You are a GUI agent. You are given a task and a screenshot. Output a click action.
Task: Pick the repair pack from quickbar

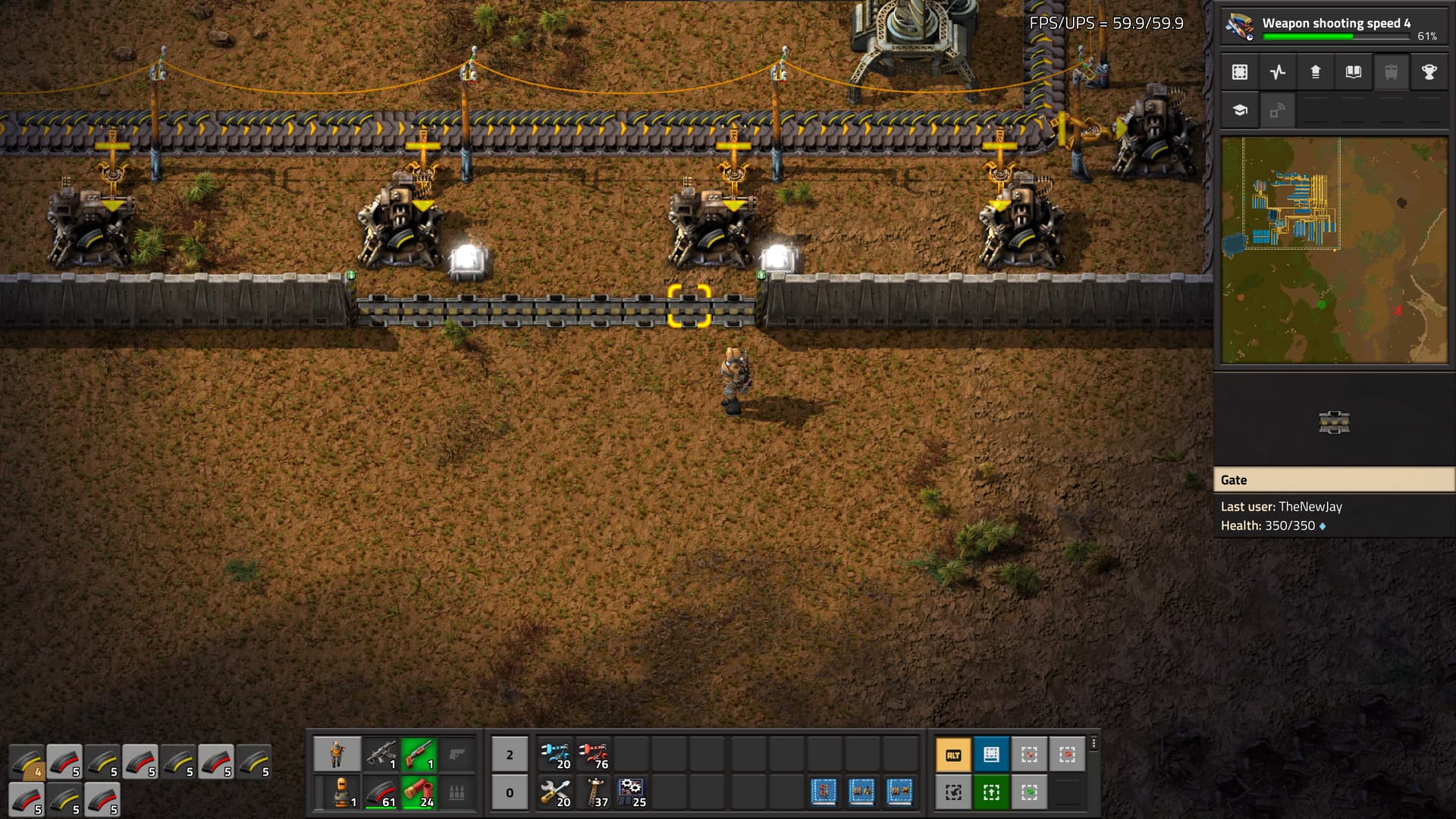[x=556, y=792]
